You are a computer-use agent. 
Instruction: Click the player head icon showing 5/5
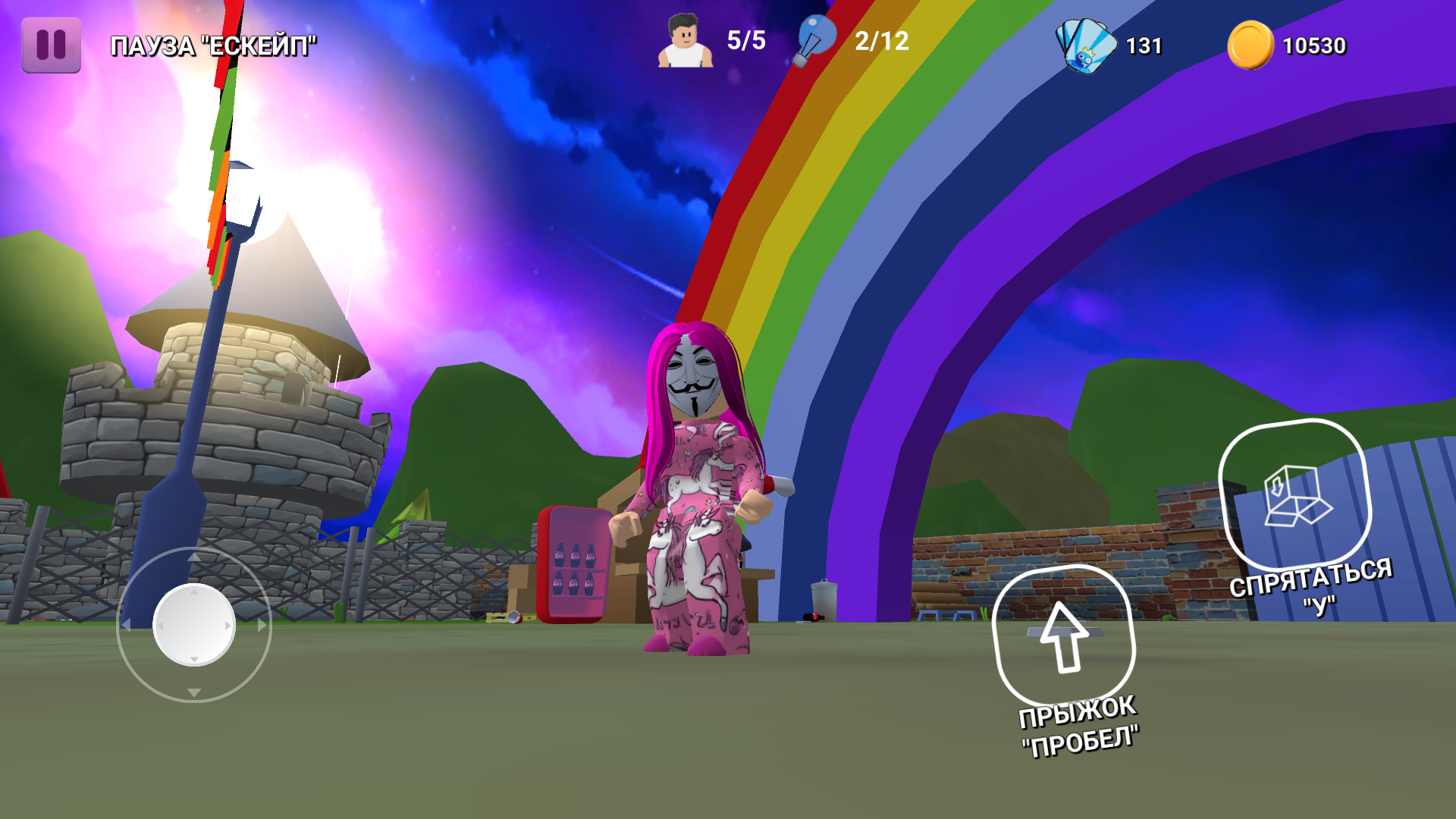click(685, 42)
